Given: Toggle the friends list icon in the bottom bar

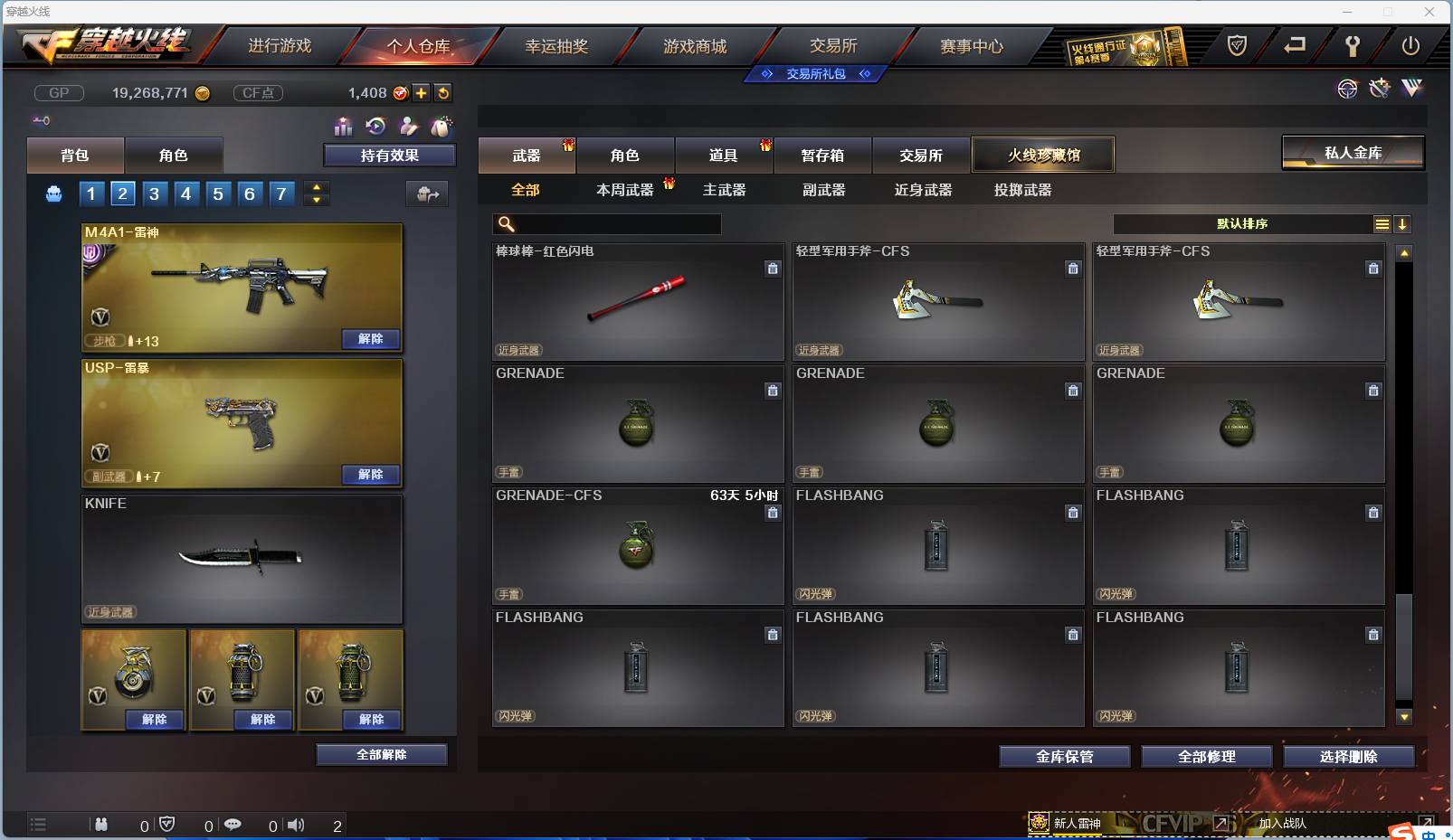Looking at the screenshot, I should click(102, 825).
